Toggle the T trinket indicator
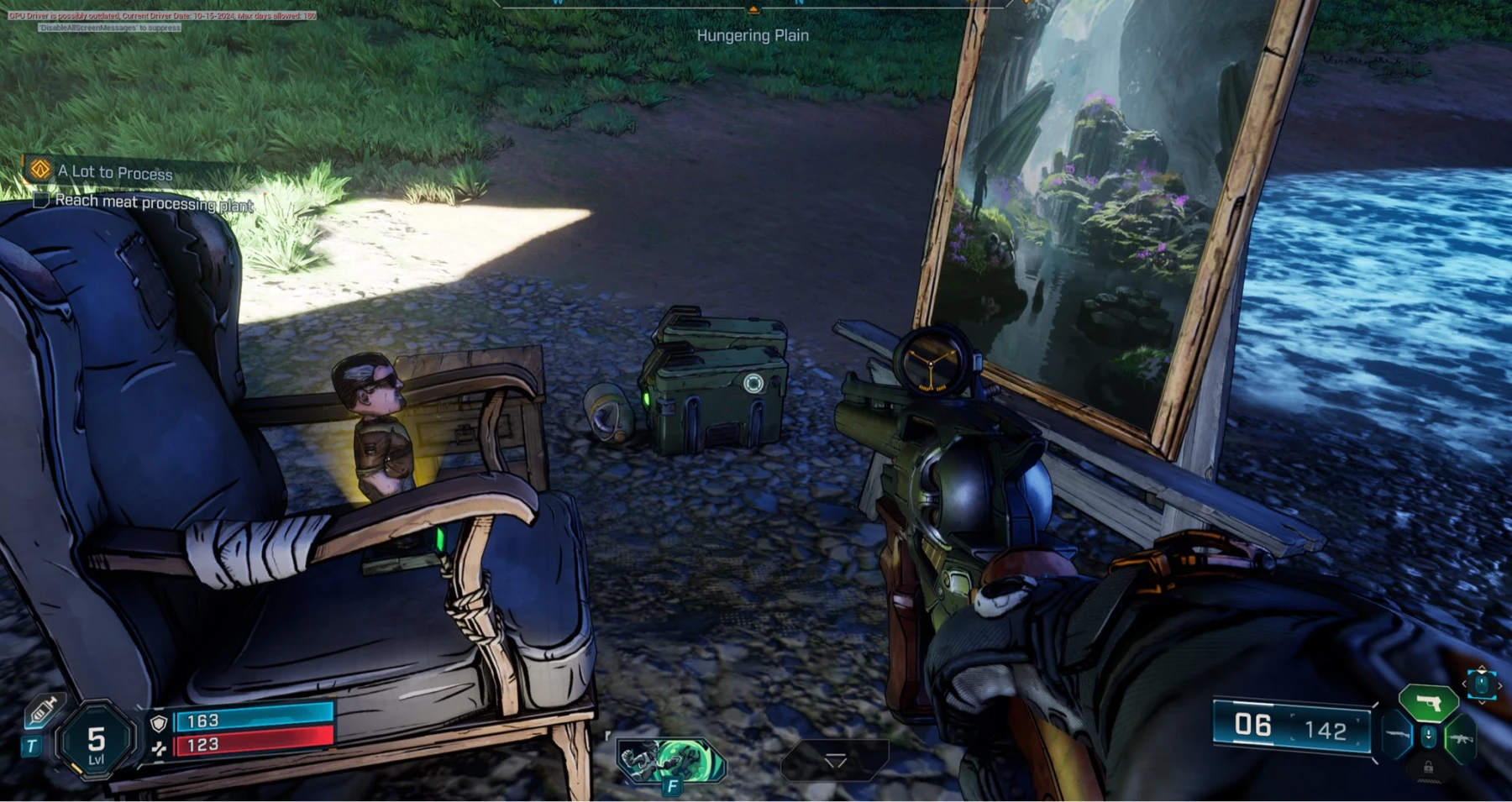 (30, 745)
